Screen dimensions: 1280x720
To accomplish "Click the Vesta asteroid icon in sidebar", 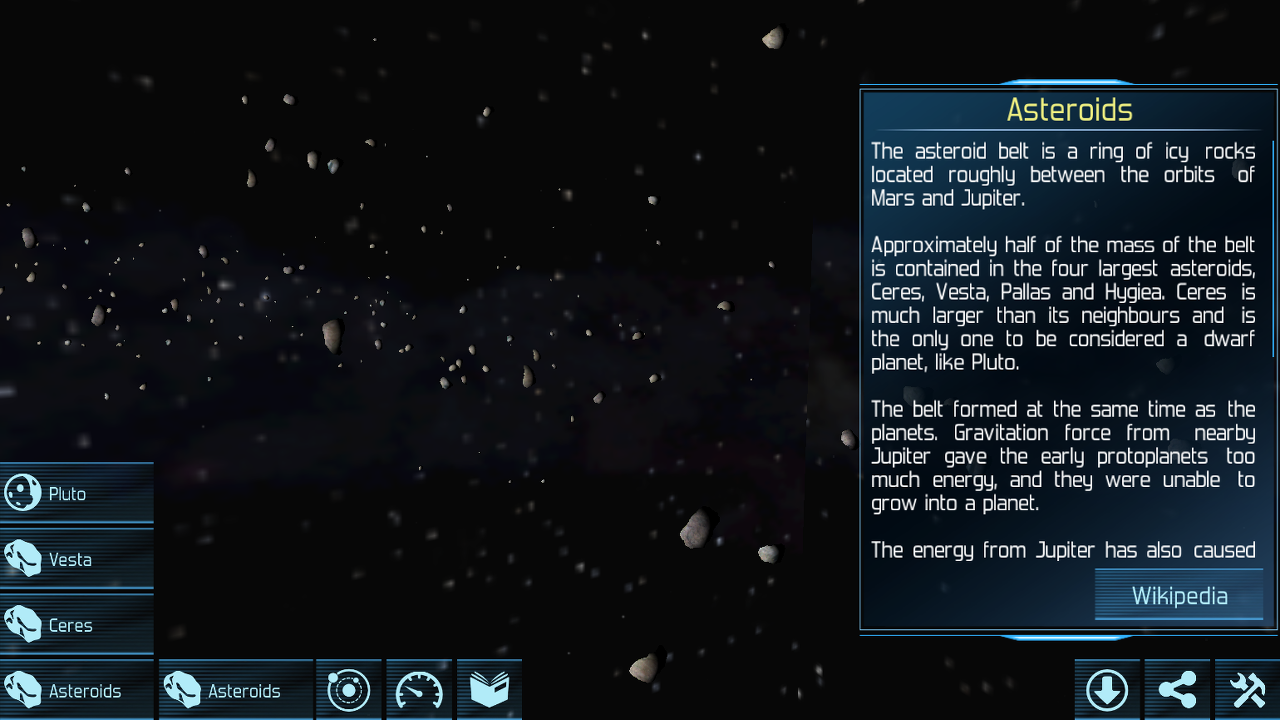I will [22, 559].
